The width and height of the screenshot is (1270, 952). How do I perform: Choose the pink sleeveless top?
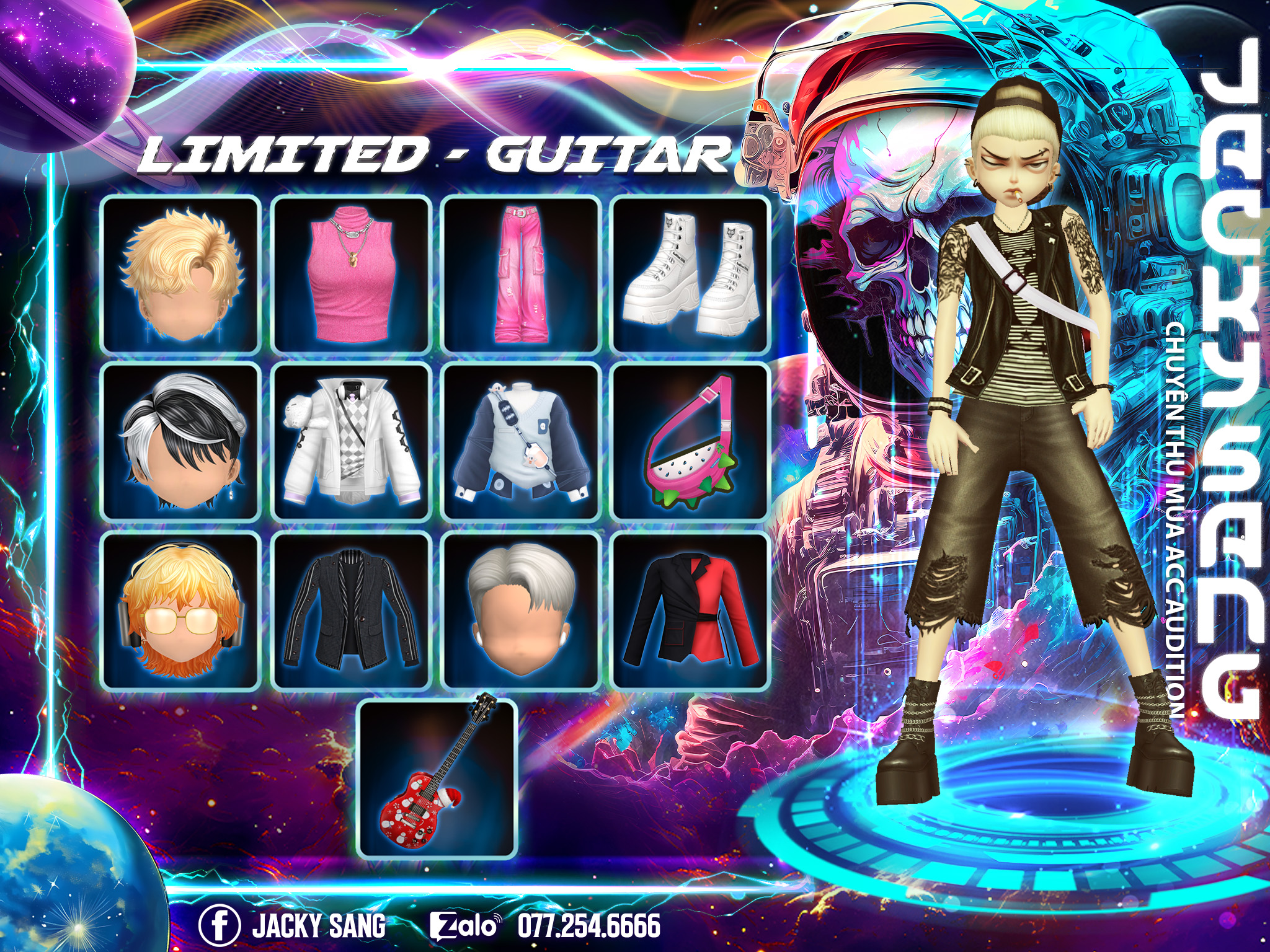(352, 275)
